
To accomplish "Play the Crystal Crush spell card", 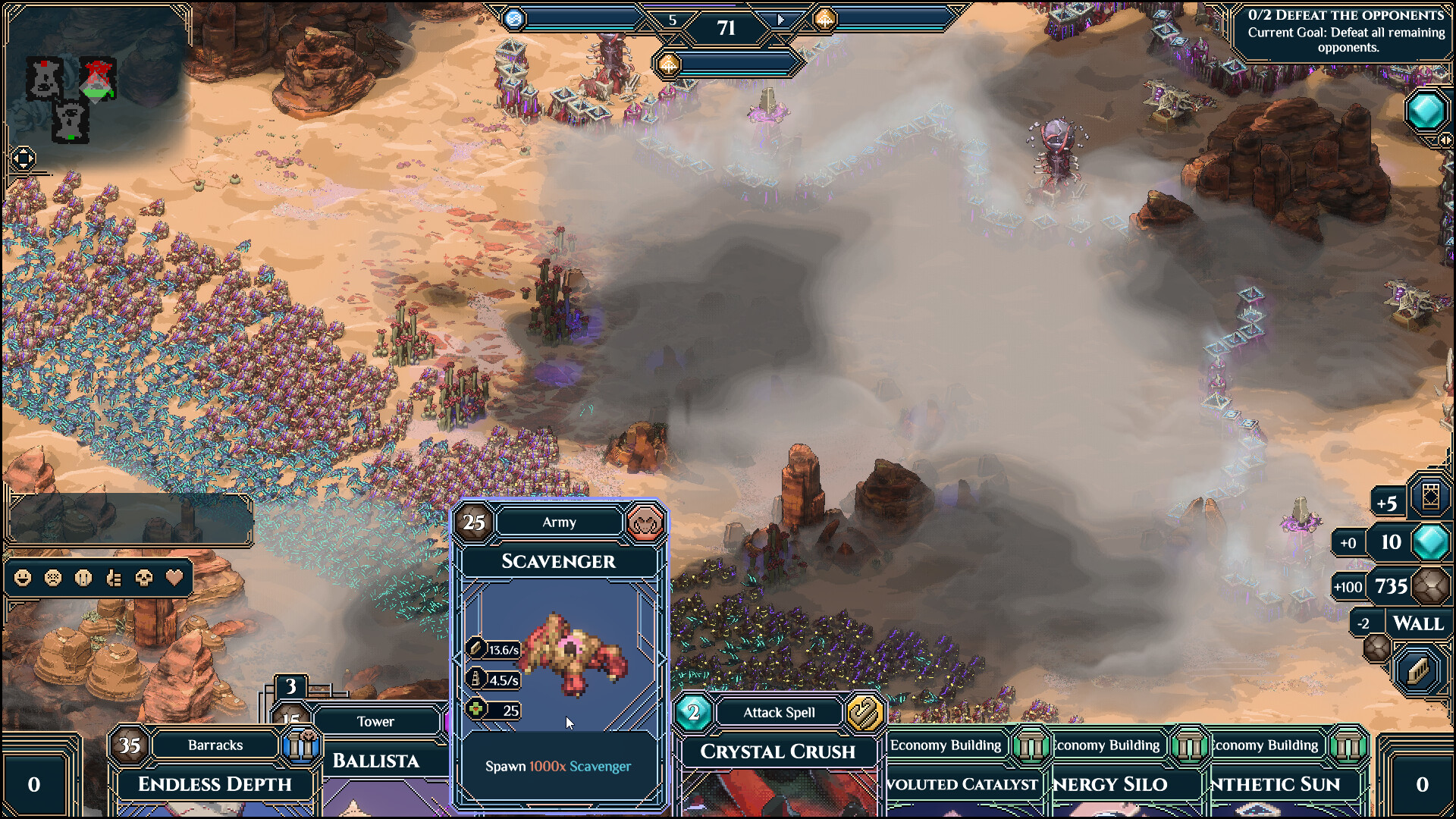I will [777, 752].
